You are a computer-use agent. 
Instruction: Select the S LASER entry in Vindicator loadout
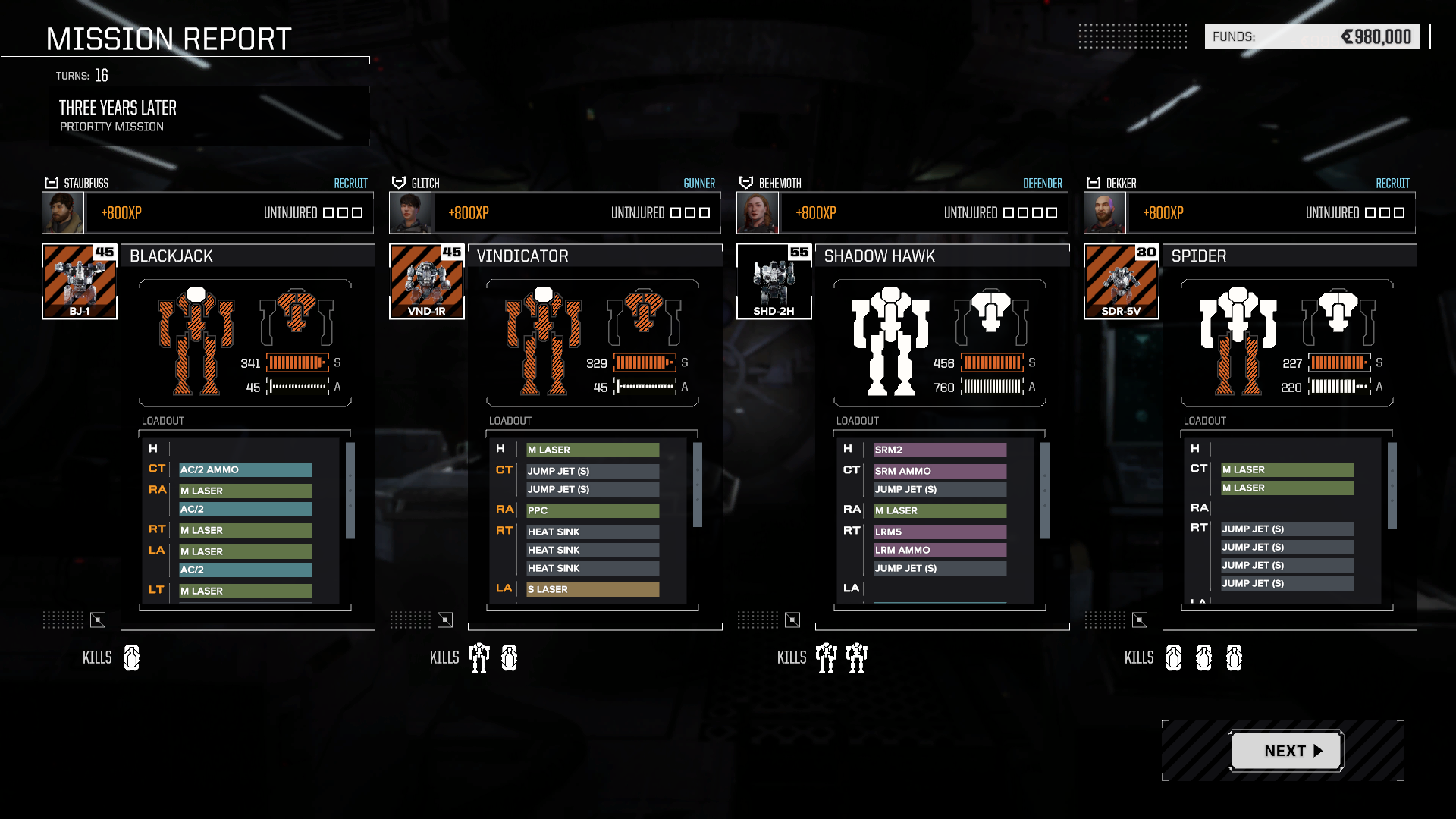[592, 589]
